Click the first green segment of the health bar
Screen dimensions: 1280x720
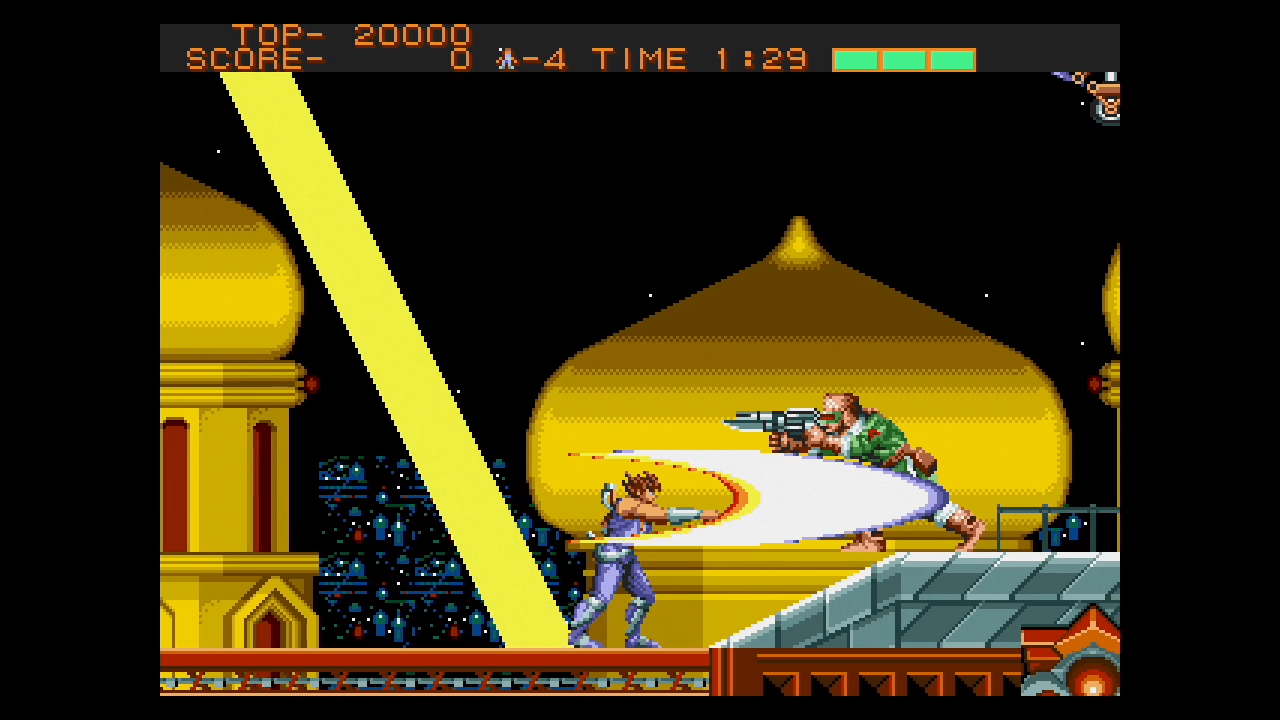pyautogui.click(x=855, y=60)
